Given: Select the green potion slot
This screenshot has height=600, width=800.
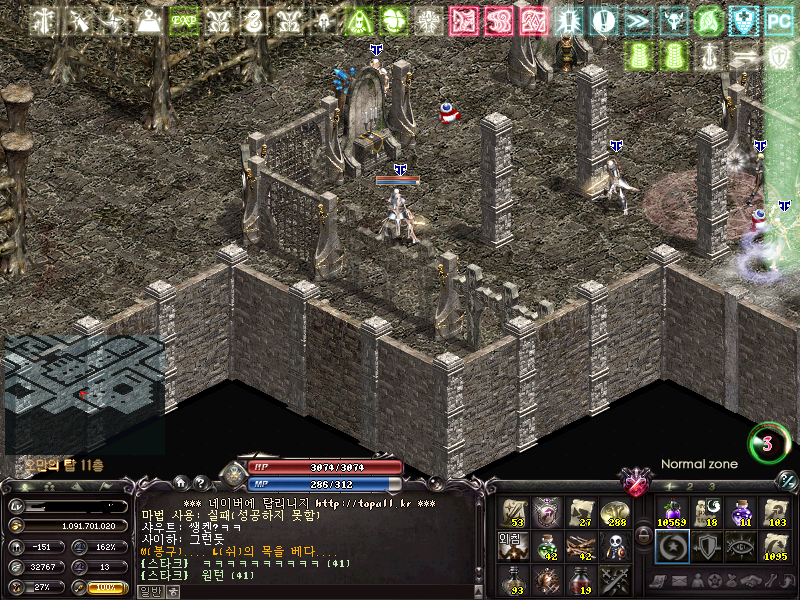Looking at the screenshot, I should coord(548,546).
